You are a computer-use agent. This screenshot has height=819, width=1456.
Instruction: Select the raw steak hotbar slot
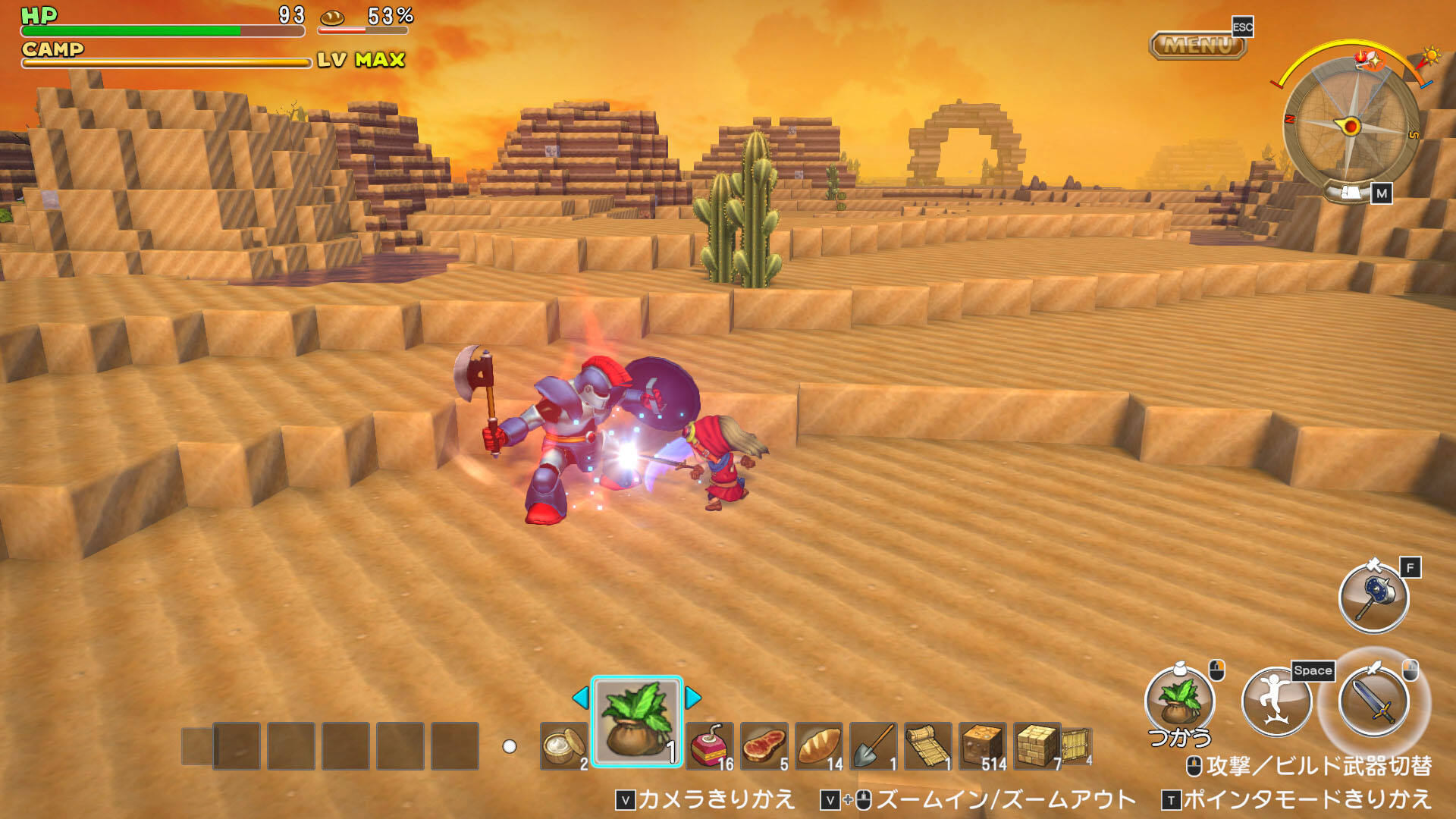pyautogui.click(x=764, y=746)
